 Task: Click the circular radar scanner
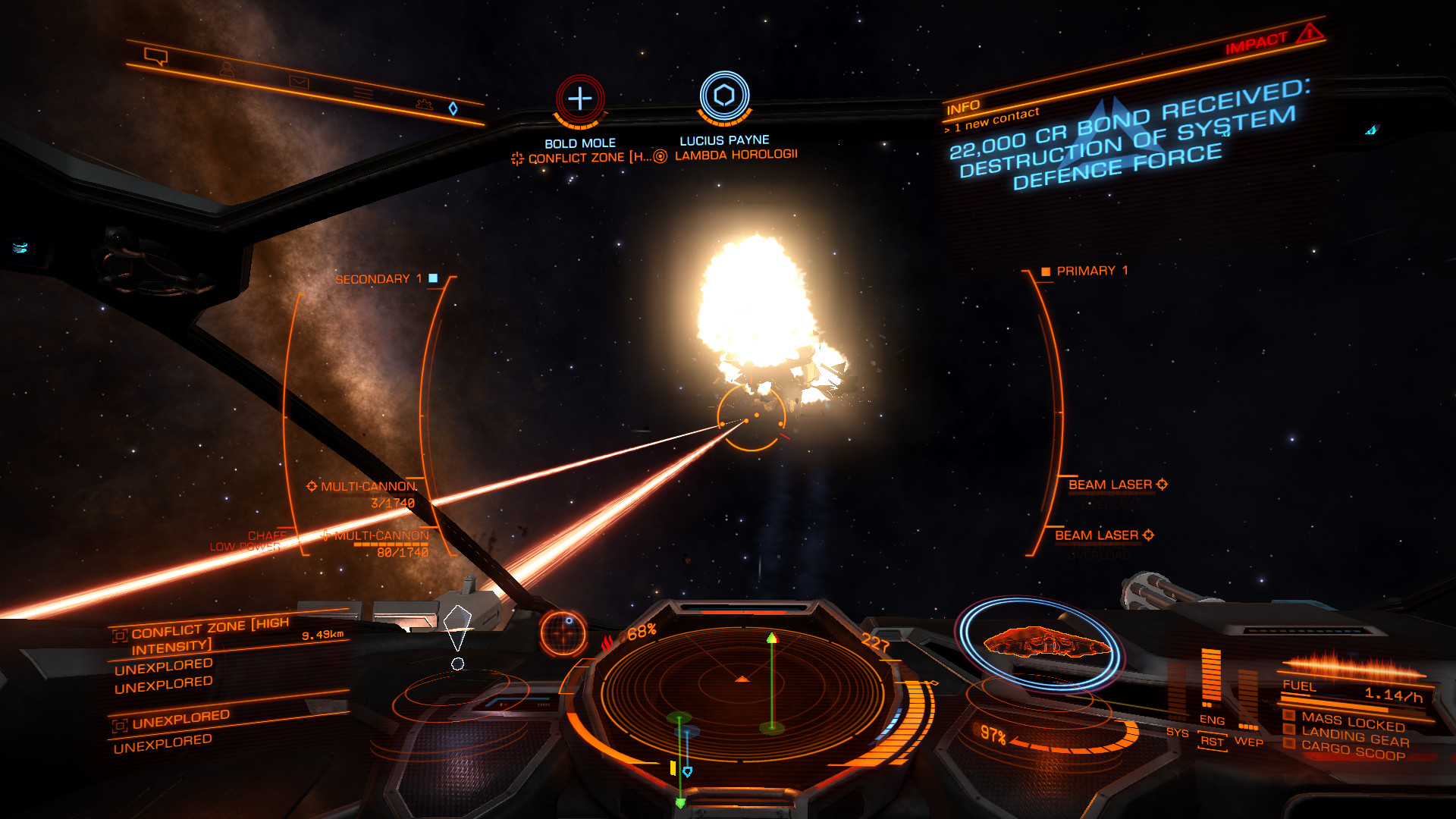742,692
